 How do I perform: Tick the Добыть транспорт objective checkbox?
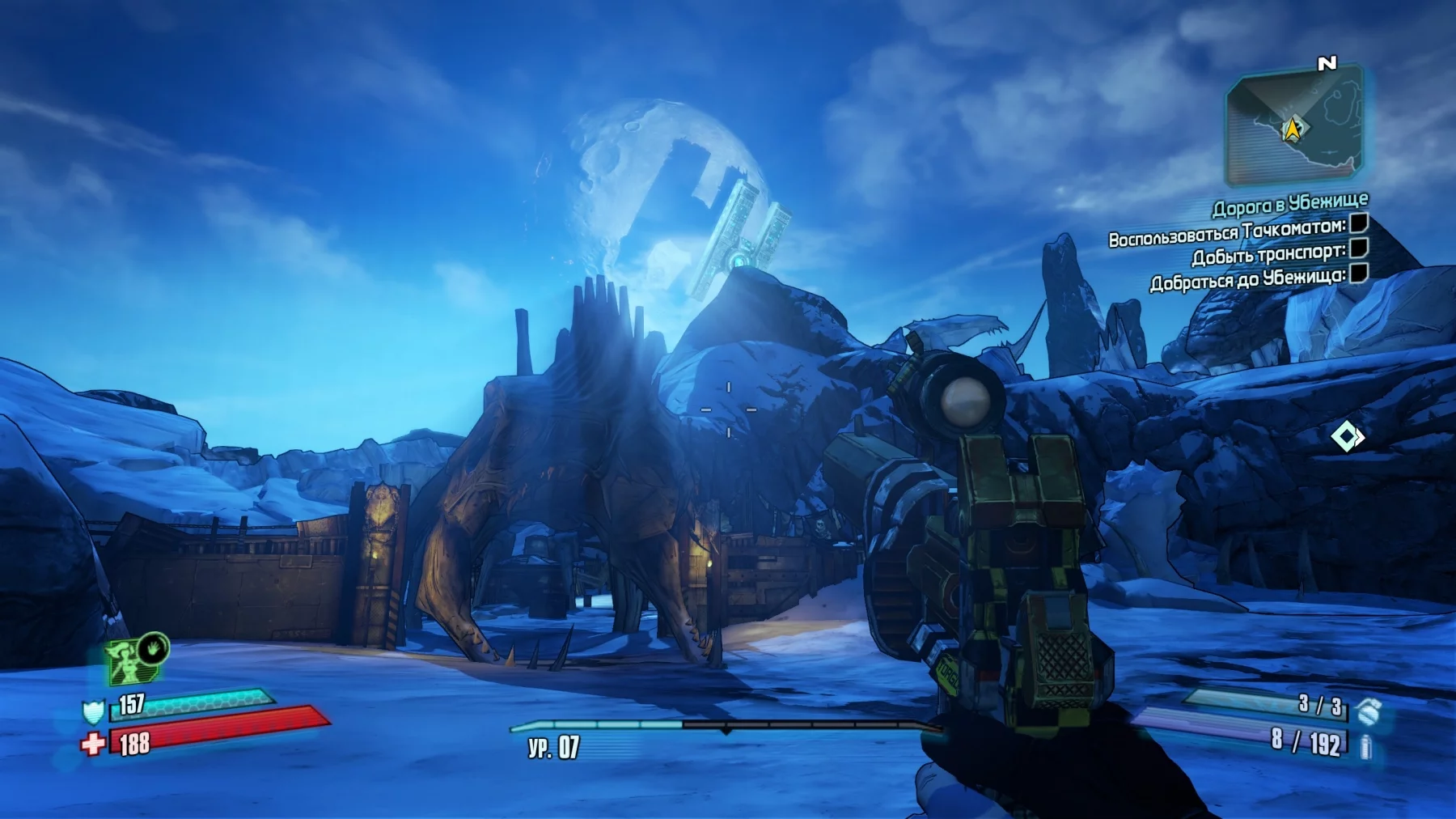[x=1359, y=248]
